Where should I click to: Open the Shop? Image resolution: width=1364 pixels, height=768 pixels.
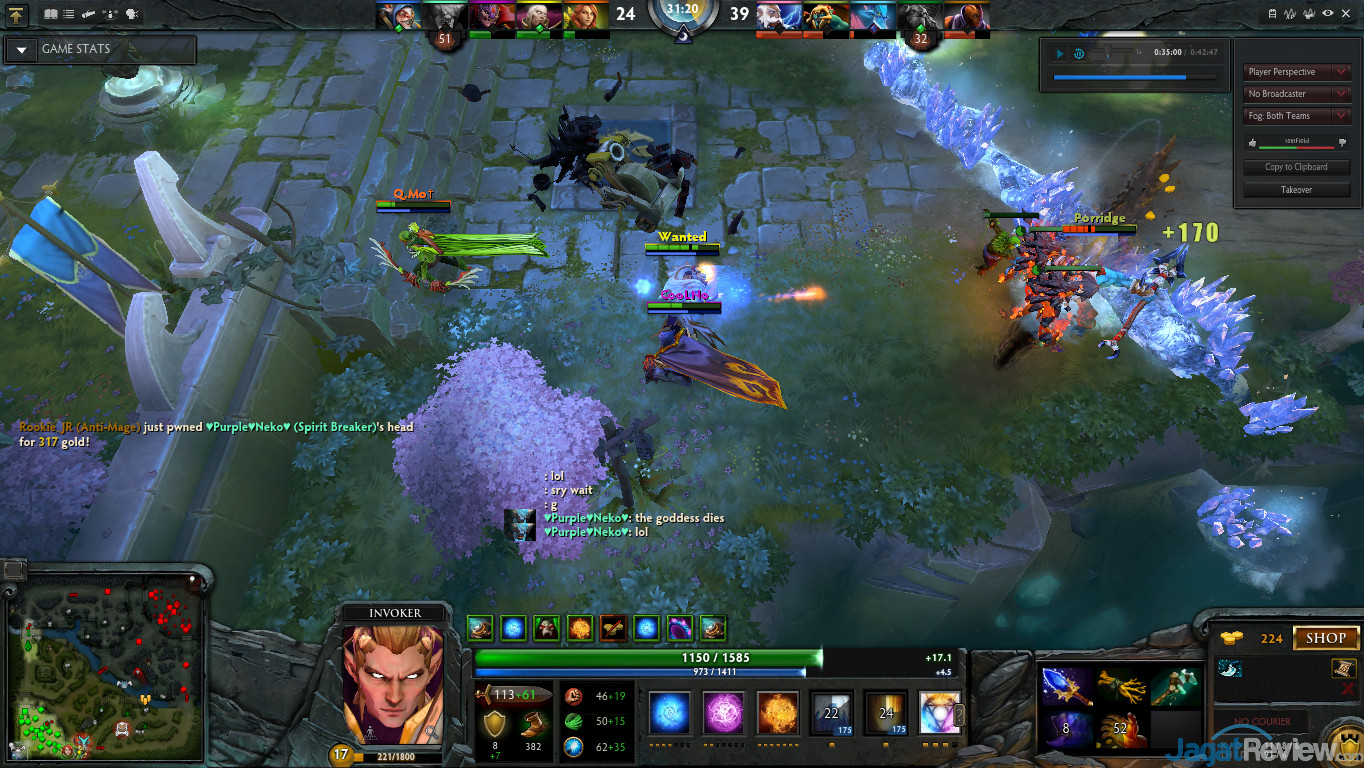[x=1326, y=638]
